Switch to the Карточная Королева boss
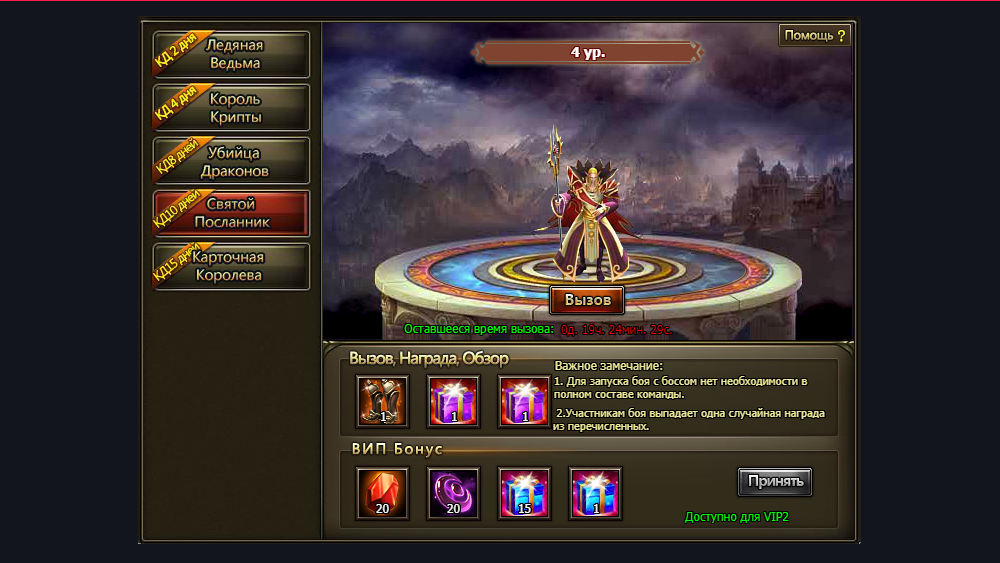 coord(232,266)
